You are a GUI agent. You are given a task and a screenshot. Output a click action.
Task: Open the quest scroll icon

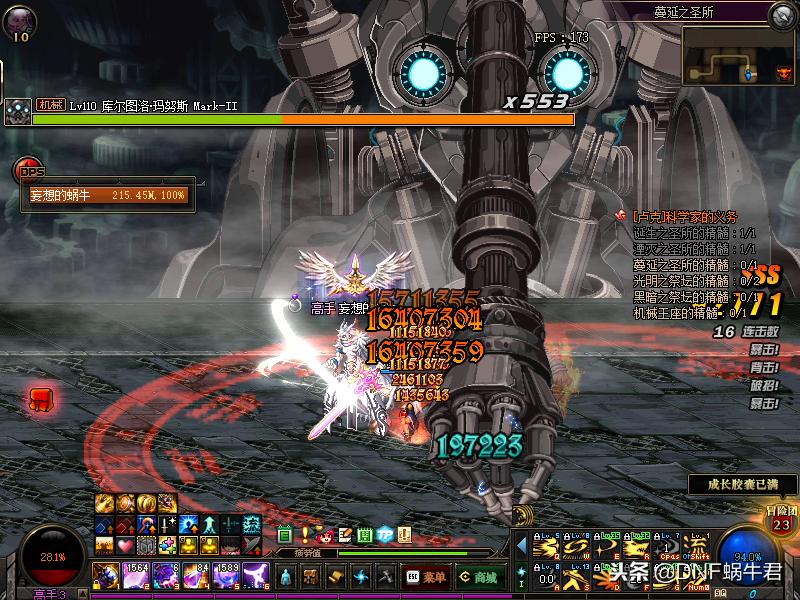pos(337,577)
